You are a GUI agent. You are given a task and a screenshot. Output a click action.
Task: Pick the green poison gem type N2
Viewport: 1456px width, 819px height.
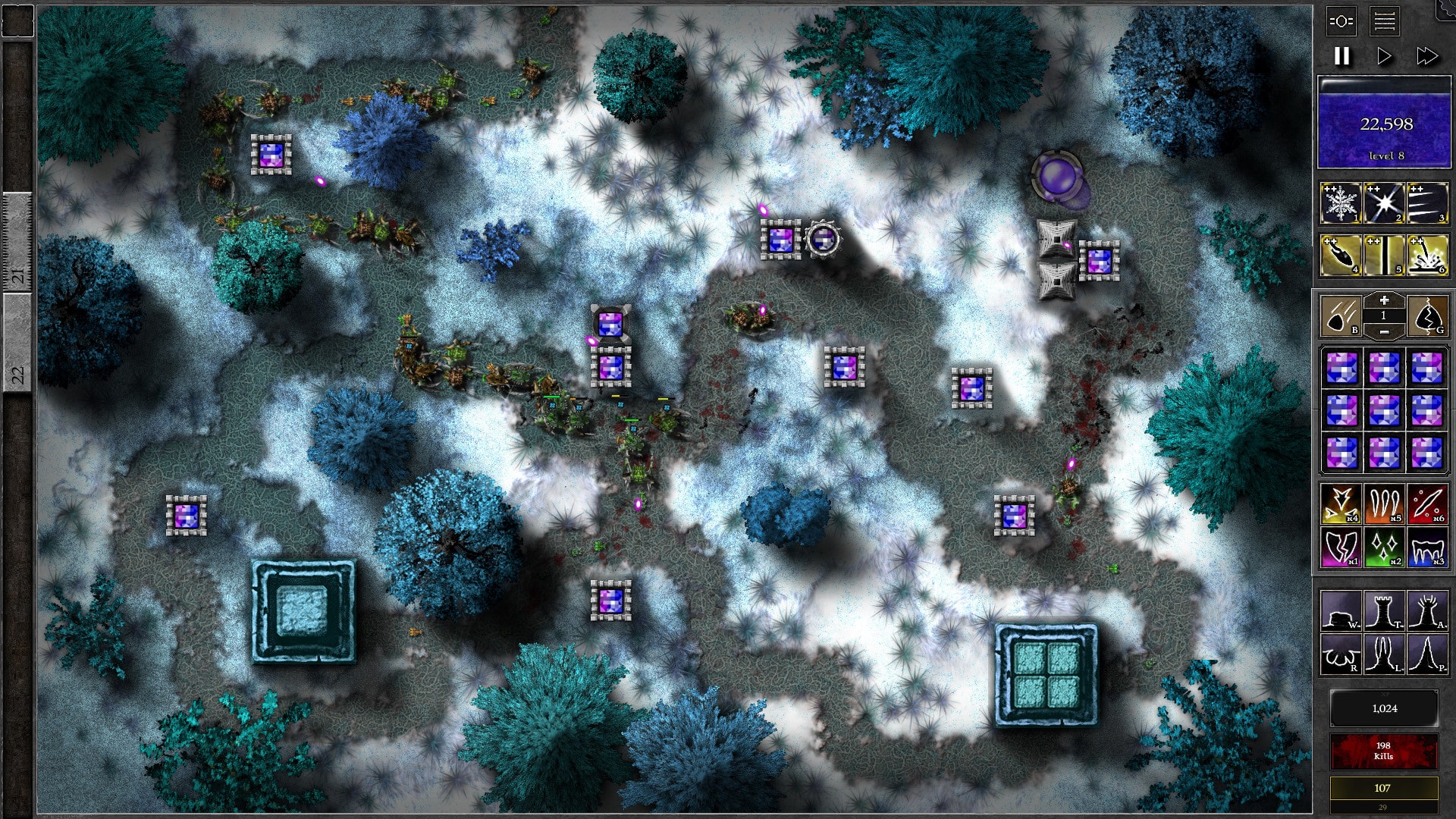tap(1384, 546)
